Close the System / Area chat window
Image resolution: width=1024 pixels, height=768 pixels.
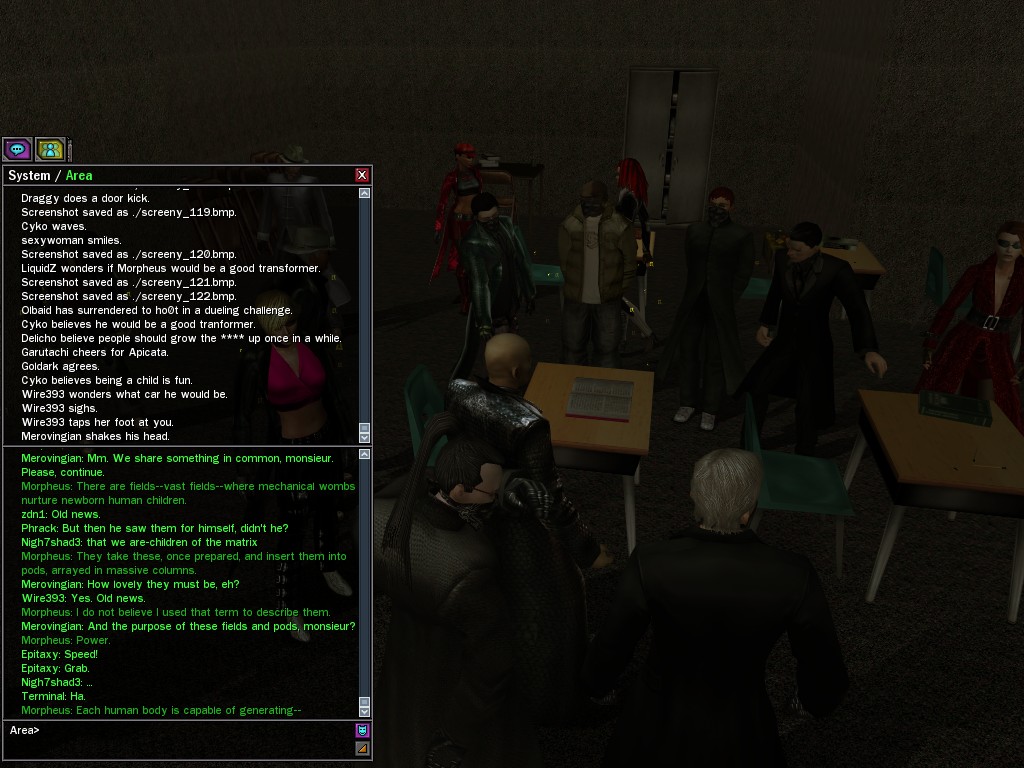362,175
